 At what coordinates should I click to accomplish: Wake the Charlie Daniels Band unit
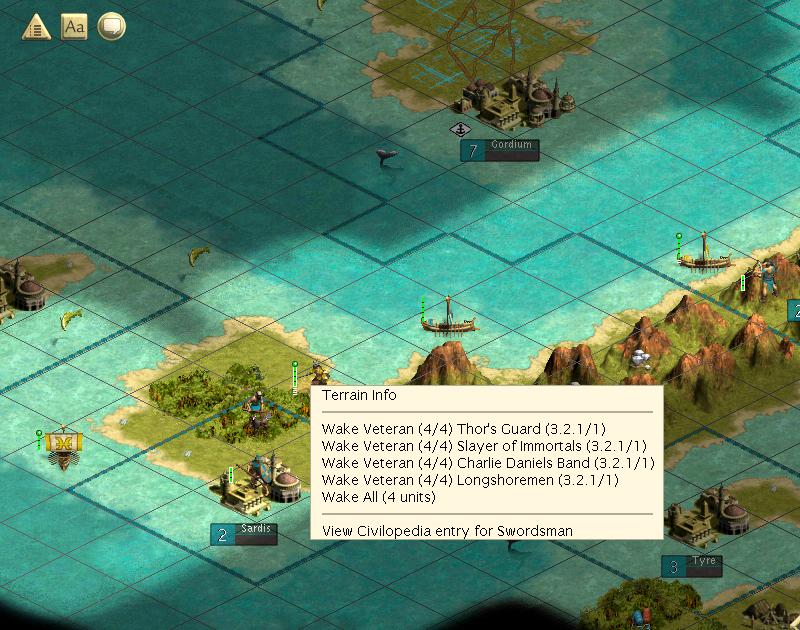pyautogui.click(x=488, y=463)
